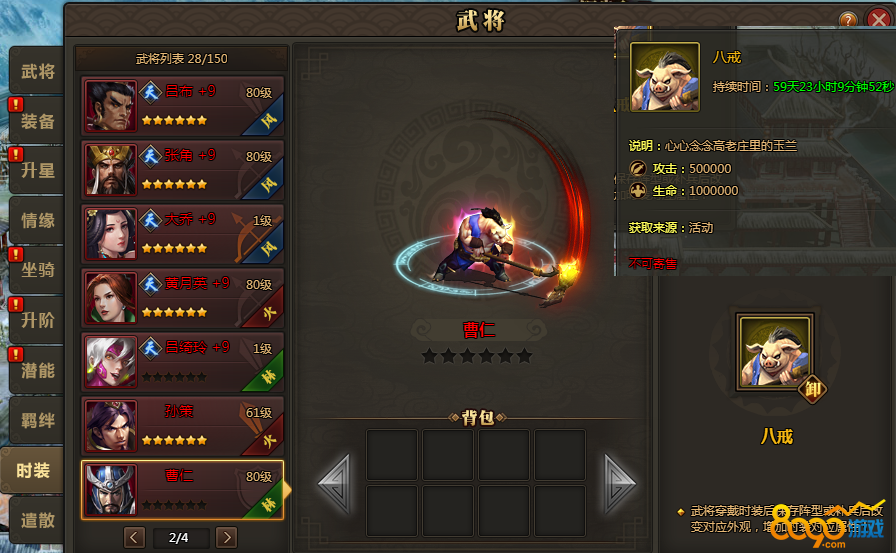This screenshot has width=896, height=553.
Task: Select general 吕布 in the list
Action: [183, 105]
